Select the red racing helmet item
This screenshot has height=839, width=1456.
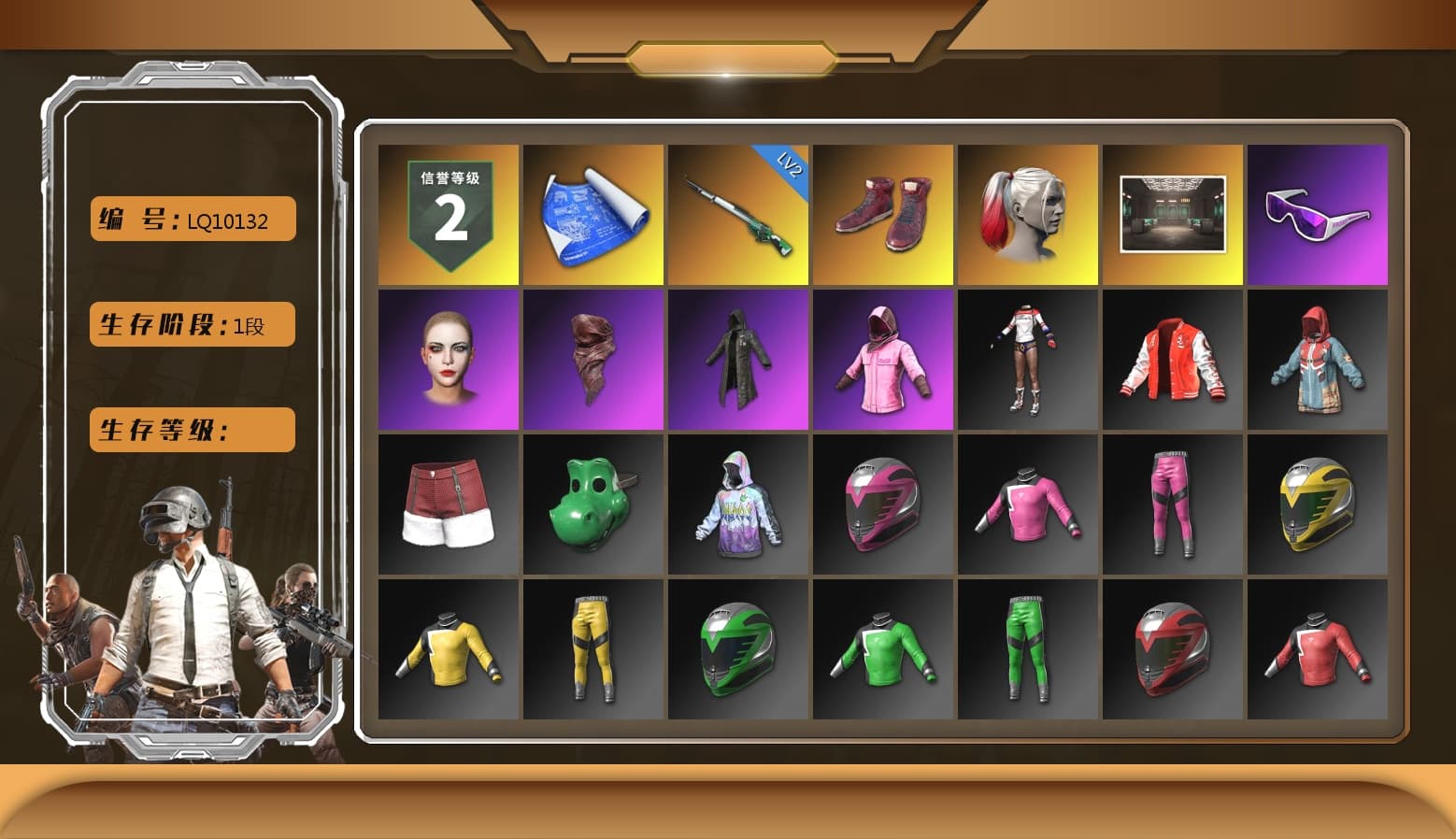point(1172,647)
